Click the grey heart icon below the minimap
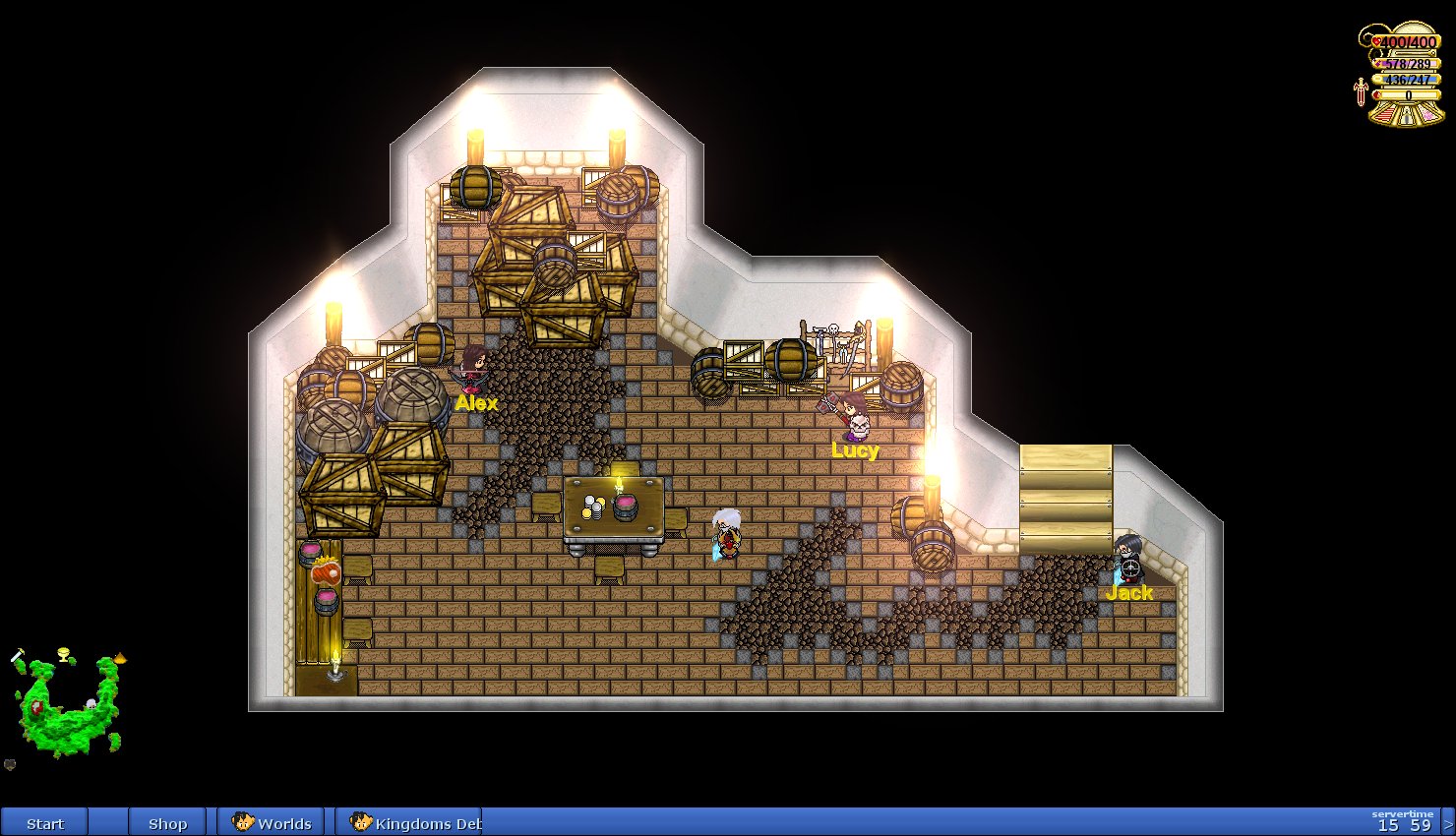The height and width of the screenshot is (836, 1456). pos(10,764)
